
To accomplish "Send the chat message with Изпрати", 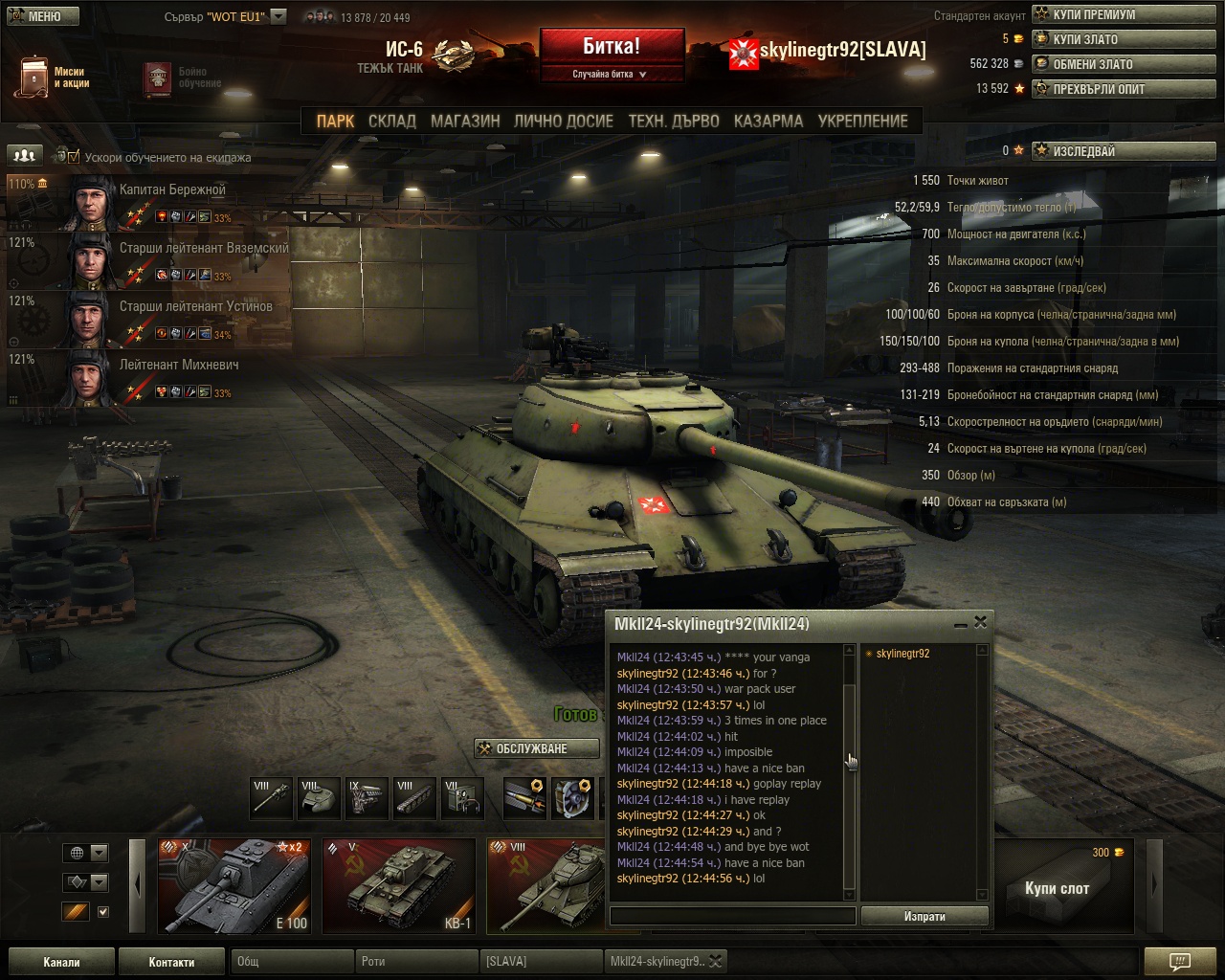I will 924,916.
